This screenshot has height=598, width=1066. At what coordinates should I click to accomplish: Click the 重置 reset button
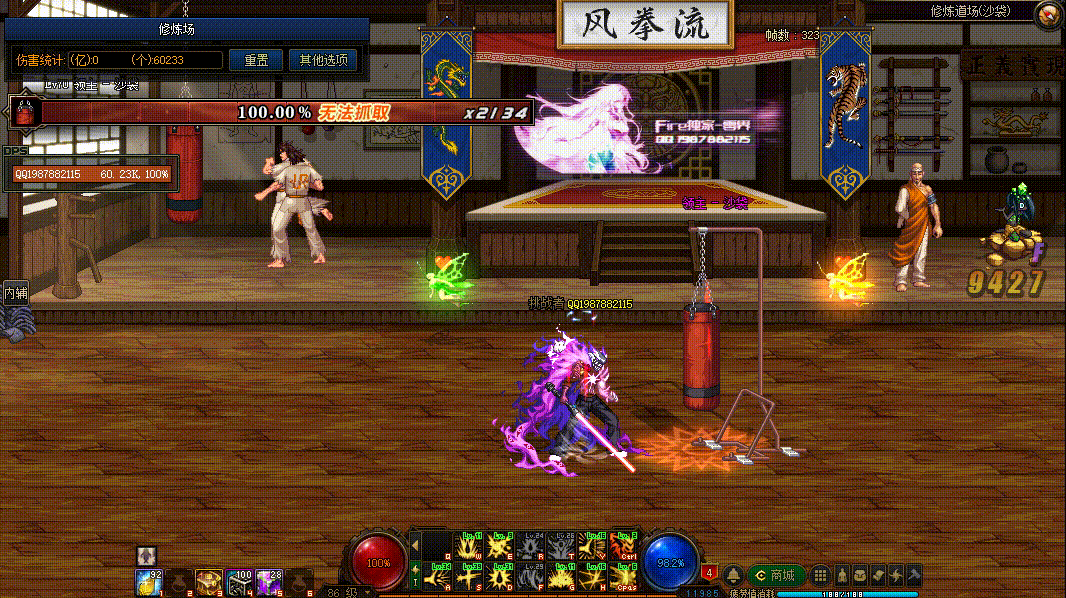click(256, 60)
